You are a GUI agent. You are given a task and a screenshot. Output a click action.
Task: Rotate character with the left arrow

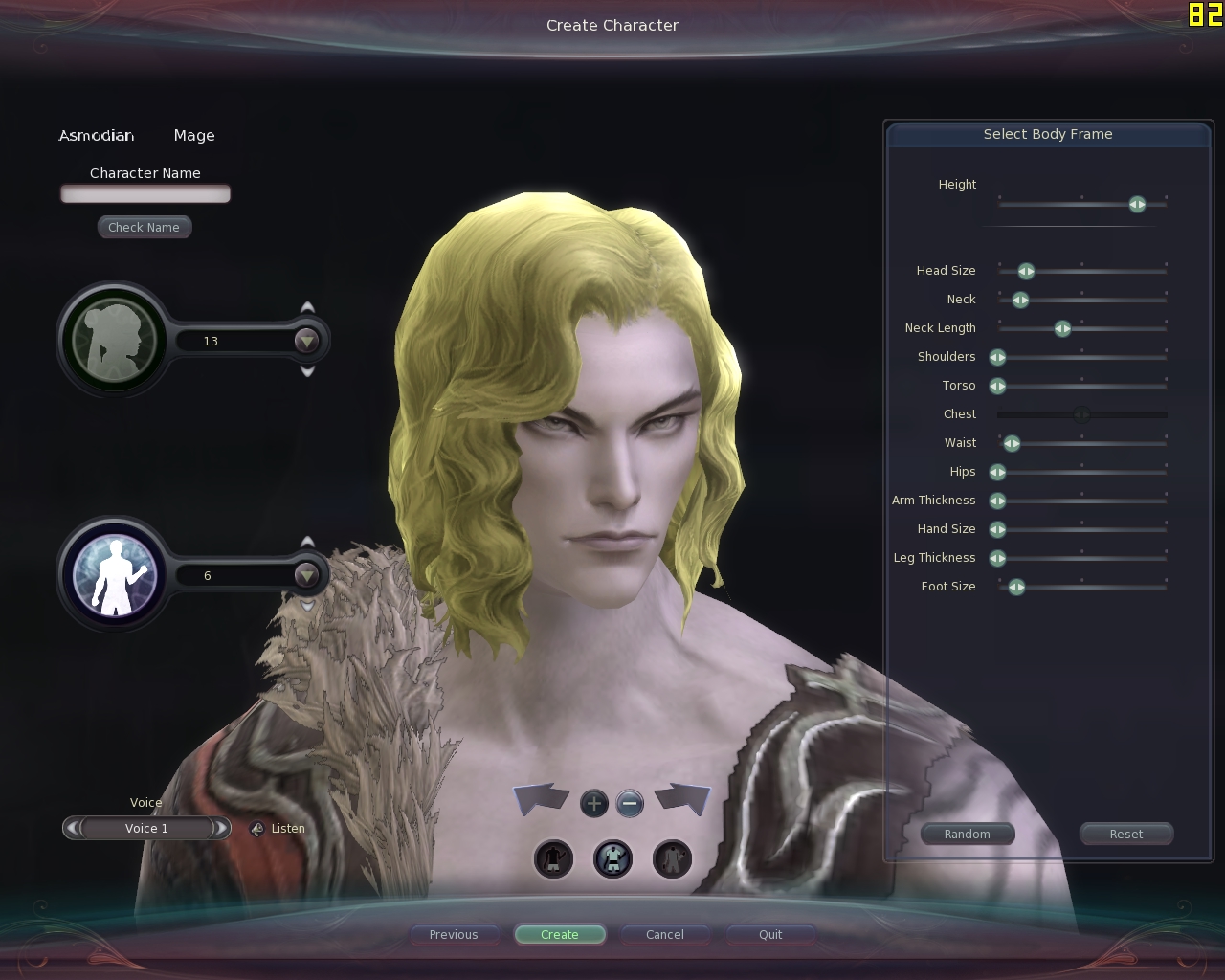[542, 798]
